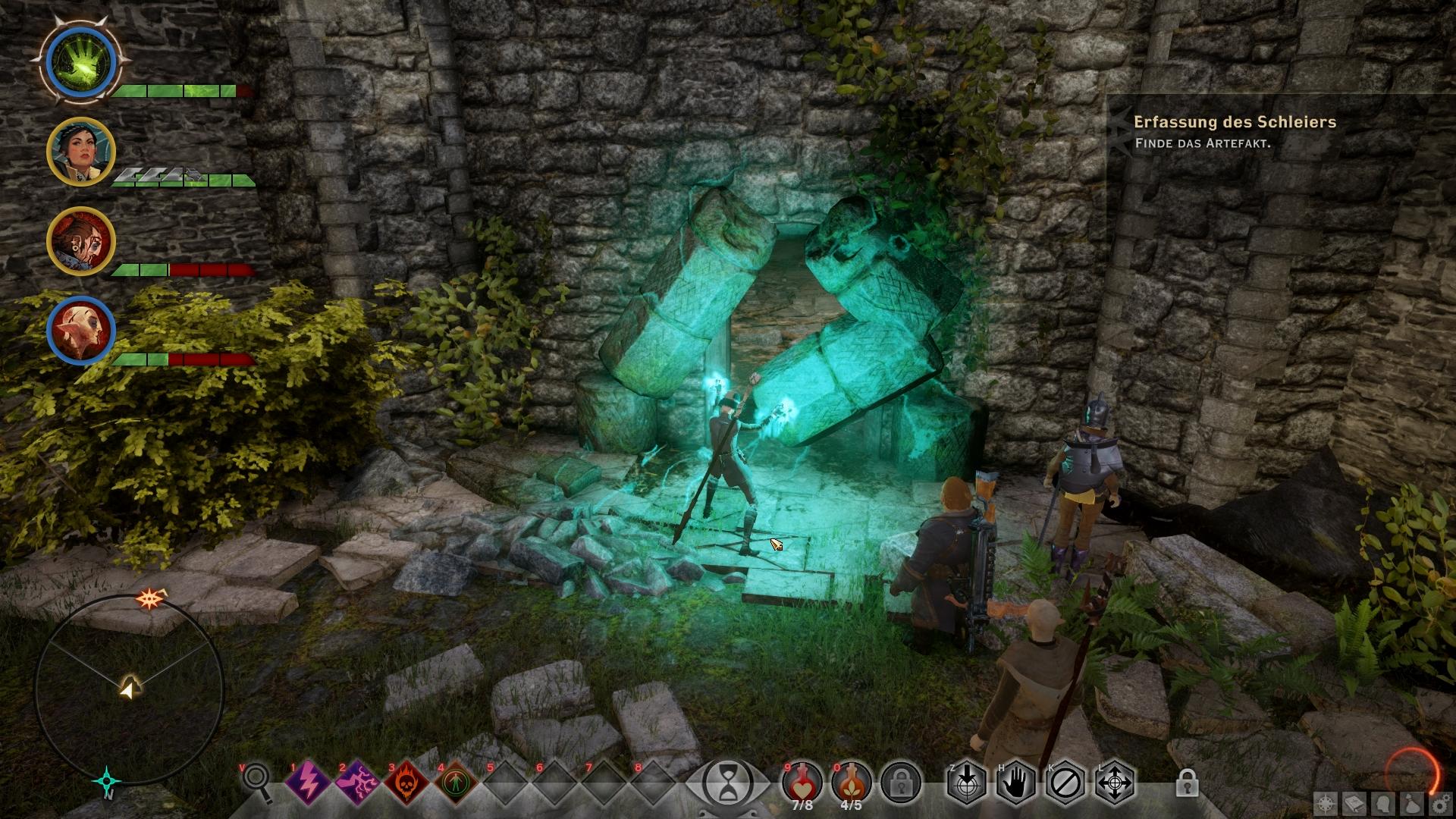This screenshot has width=1456, height=819.
Task: Activate the flaming skull ability
Action: (406, 781)
